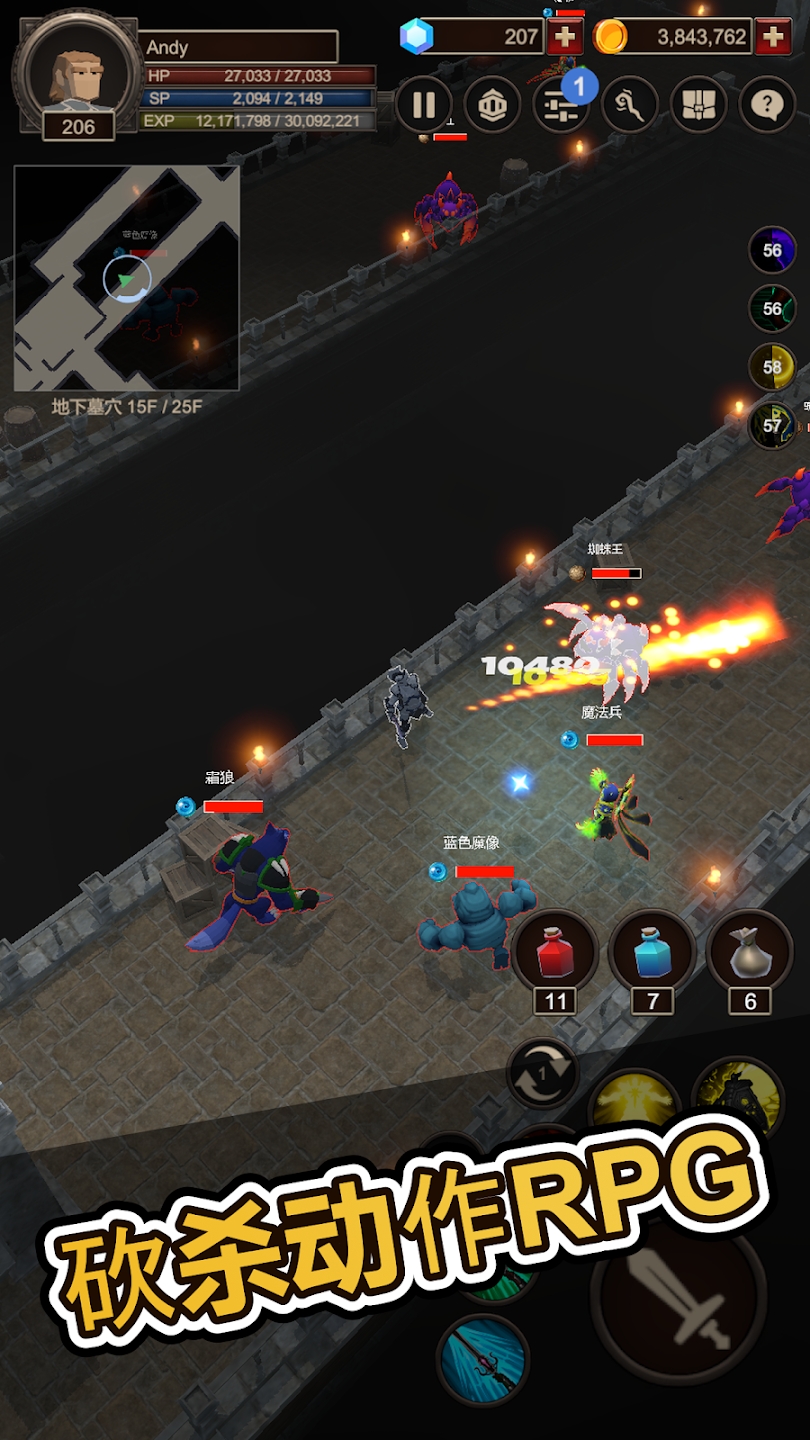810x1440 pixels.
Task: Activate the yellow dark-armor skill
Action: click(x=738, y=1096)
